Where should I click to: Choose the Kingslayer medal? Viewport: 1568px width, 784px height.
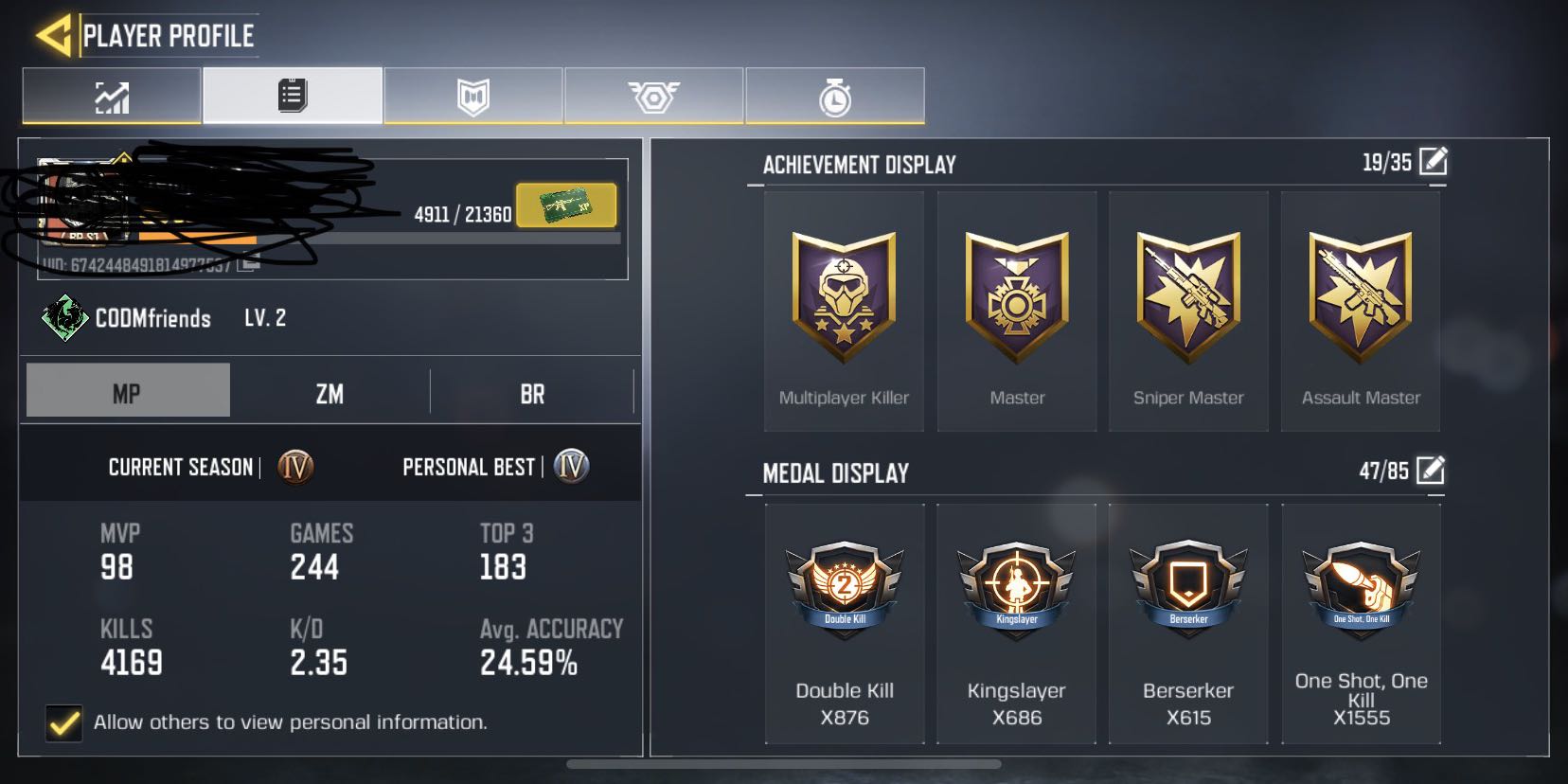(1016, 623)
